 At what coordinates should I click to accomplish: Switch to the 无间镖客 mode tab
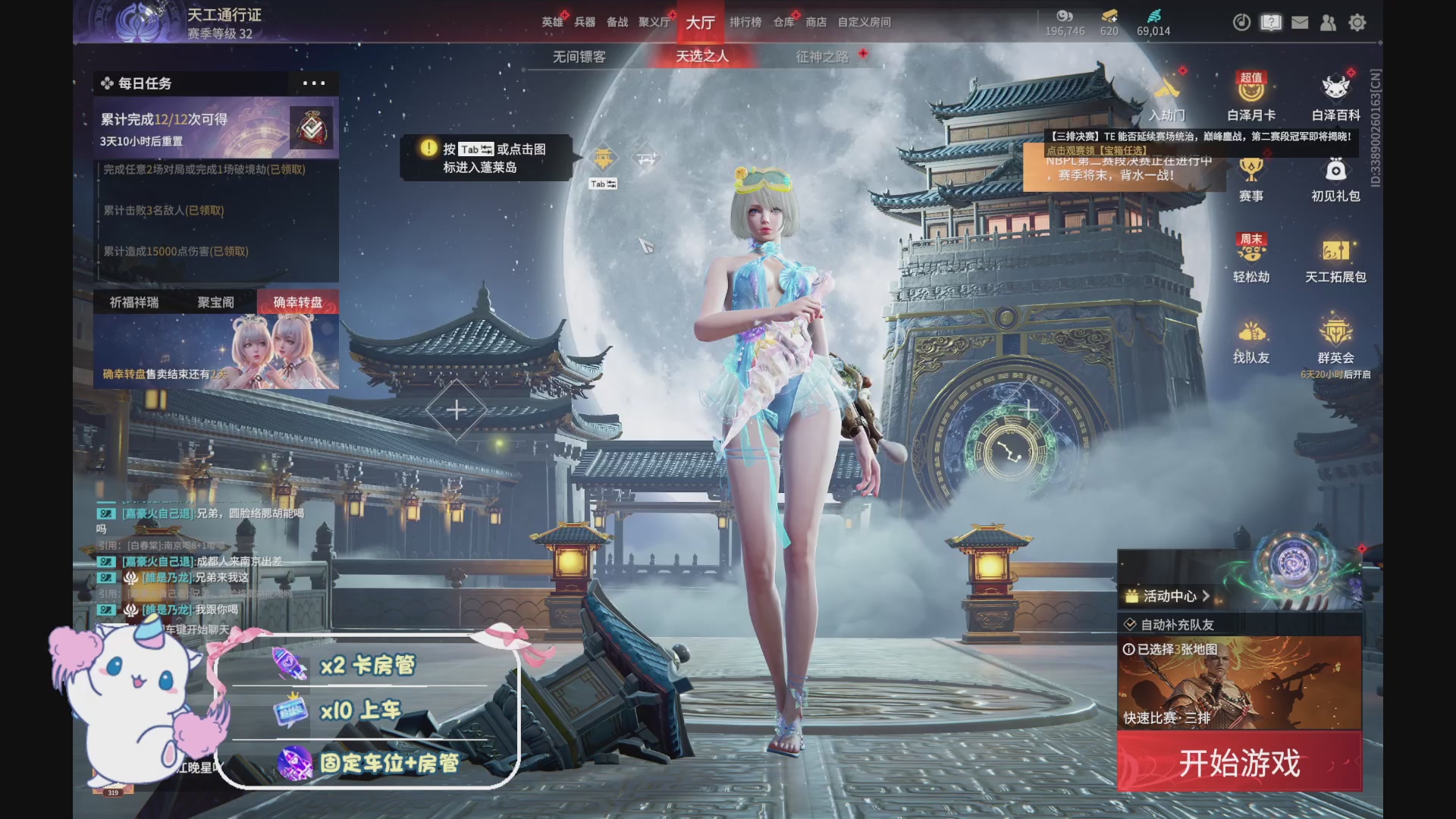(579, 57)
